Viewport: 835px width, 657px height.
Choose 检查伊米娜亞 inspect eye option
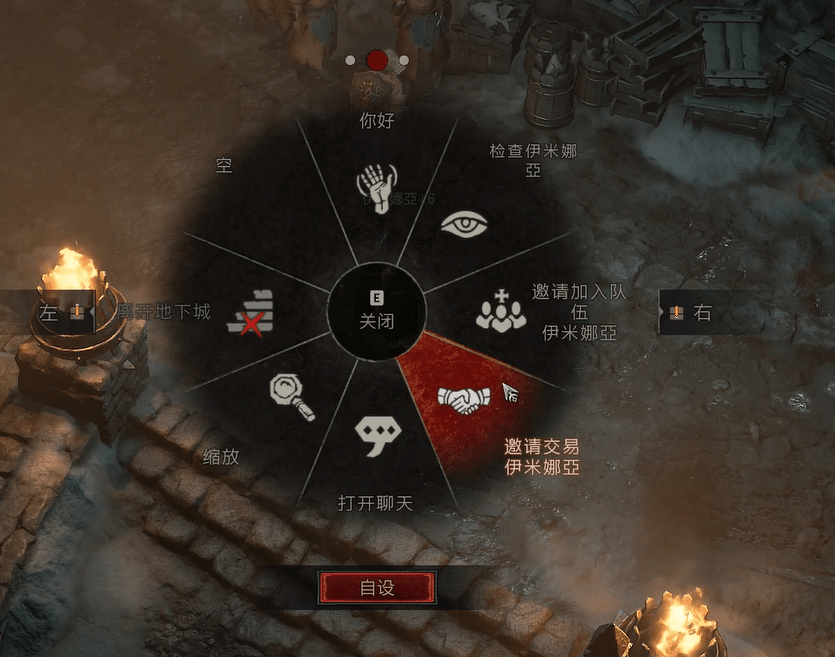tap(467, 223)
